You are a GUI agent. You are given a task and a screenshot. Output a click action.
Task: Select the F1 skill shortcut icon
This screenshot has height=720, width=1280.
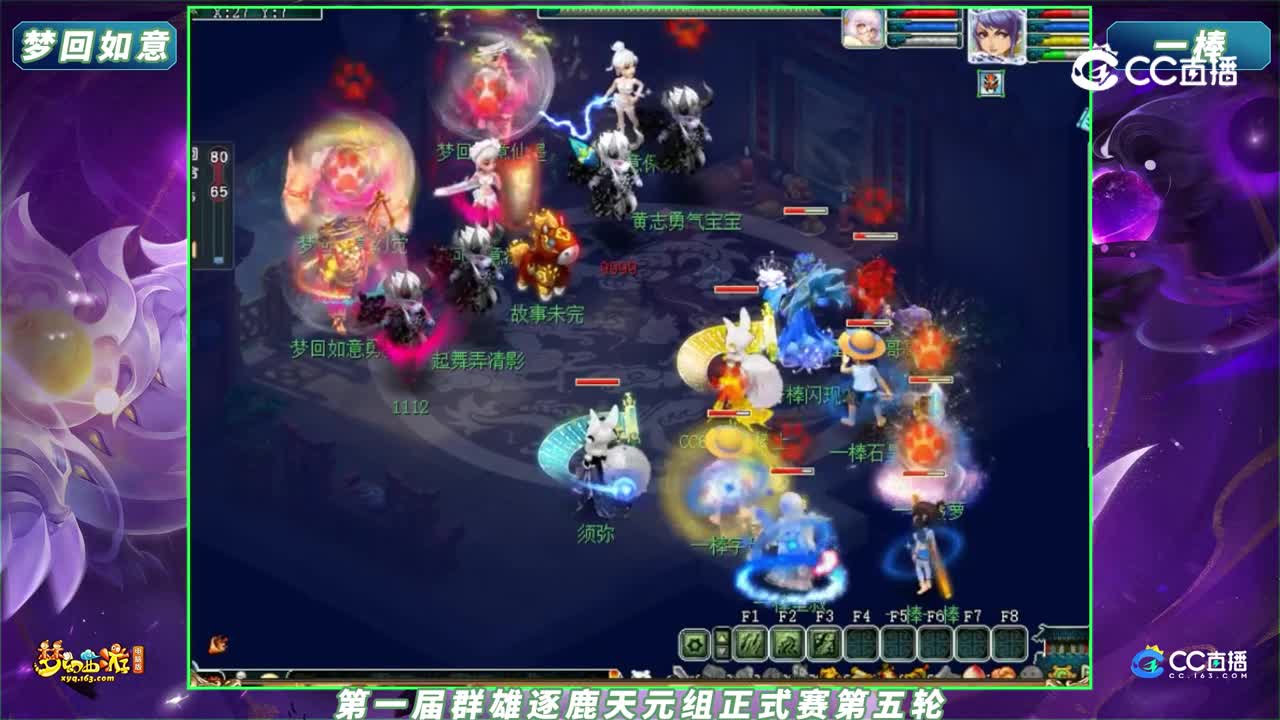coord(750,644)
